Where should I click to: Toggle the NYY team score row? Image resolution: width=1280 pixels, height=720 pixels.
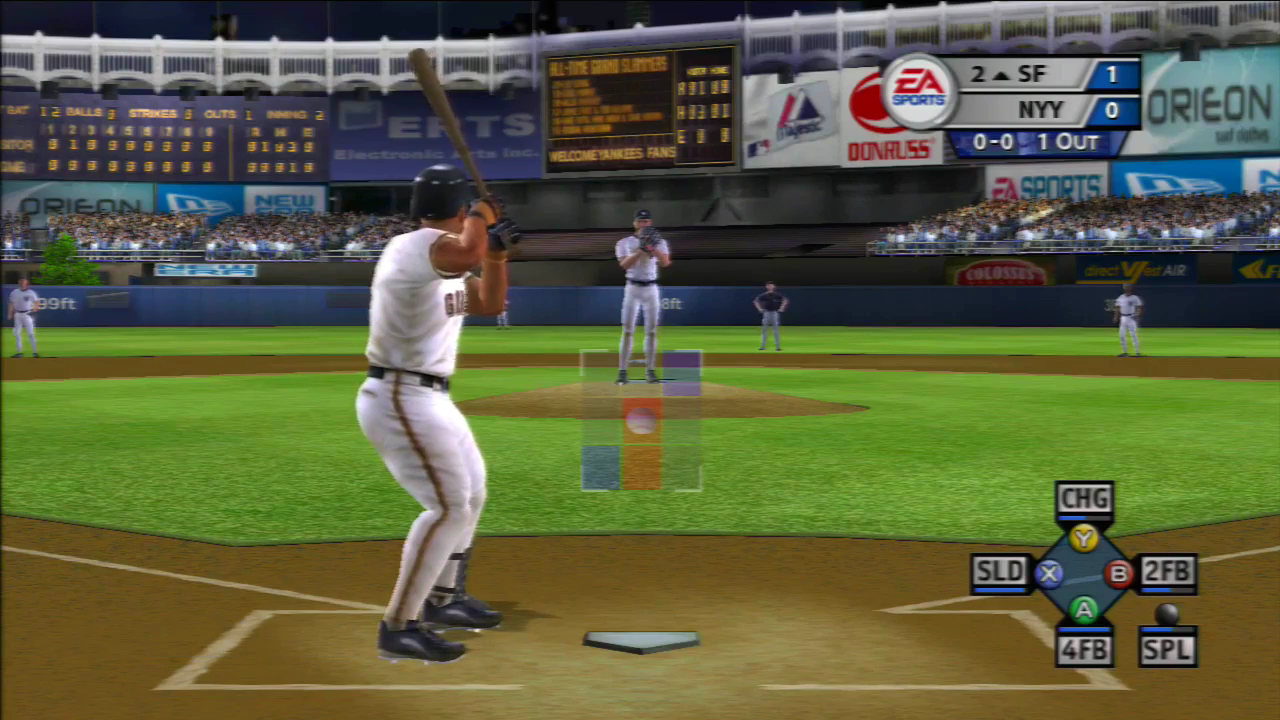(1040, 110)
